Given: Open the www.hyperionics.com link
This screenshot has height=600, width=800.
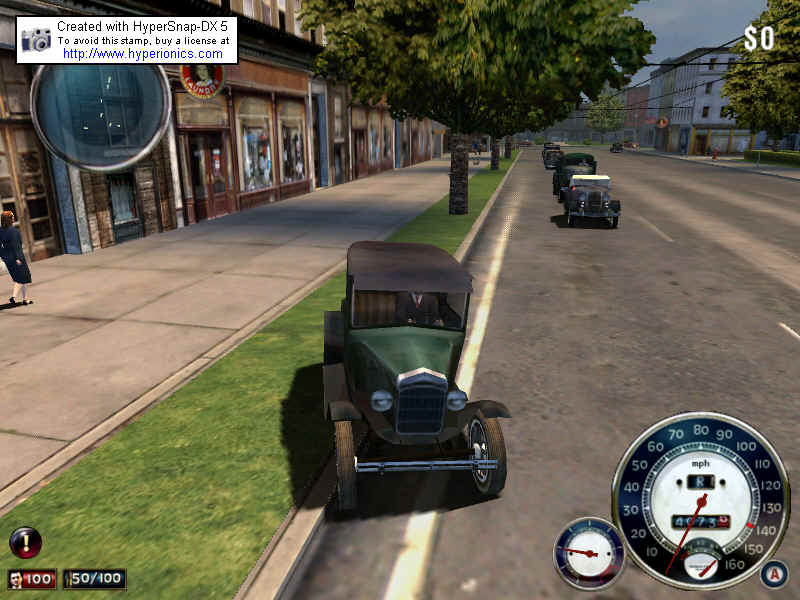Looking at the screenshot, I should [145, 54].
